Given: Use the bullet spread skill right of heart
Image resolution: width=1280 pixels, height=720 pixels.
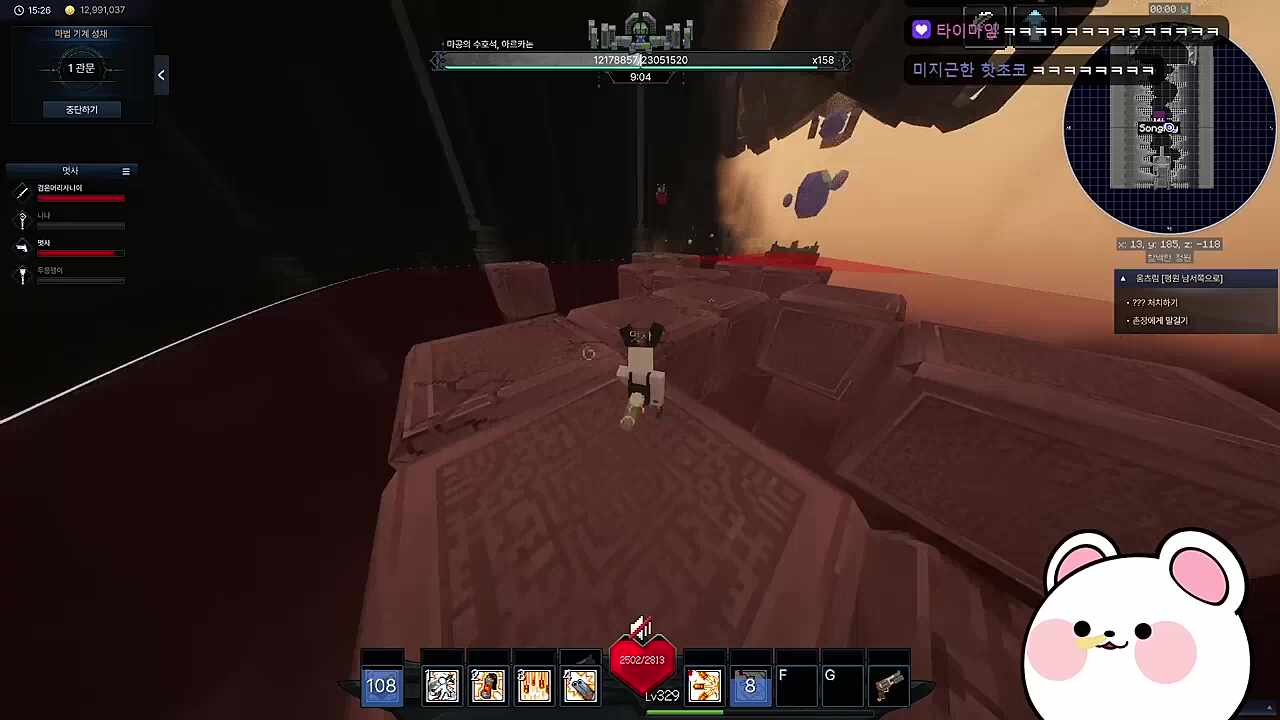Looking at the screenshot, I should [704, 685].
